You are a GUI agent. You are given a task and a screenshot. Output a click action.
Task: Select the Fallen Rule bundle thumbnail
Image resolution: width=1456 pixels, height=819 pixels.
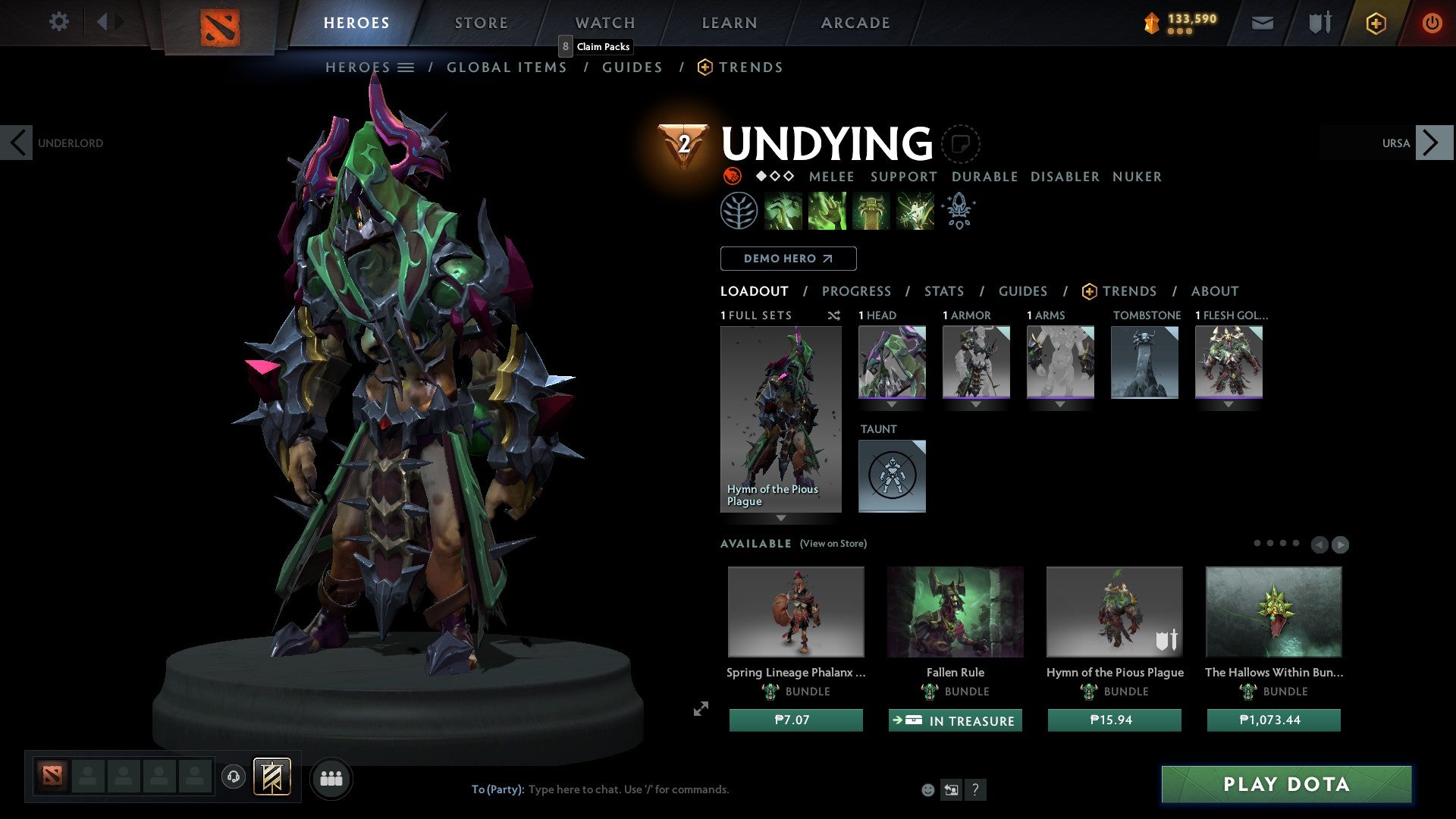tap(955, 612)
